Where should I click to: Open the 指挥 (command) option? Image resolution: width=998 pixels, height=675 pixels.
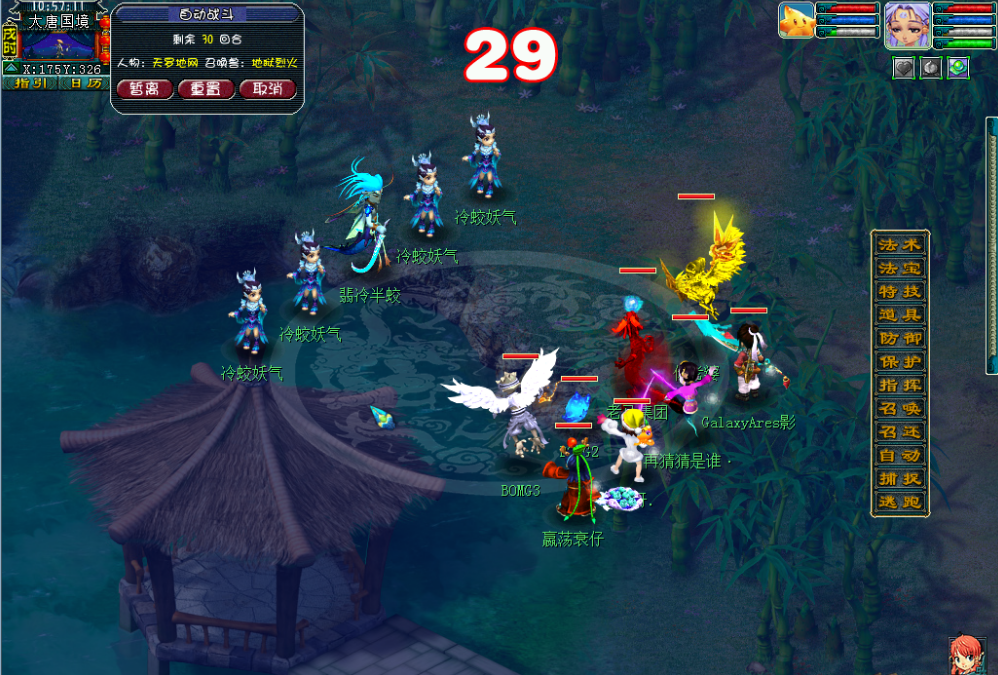pyautogui.click(x=901, y=385)
